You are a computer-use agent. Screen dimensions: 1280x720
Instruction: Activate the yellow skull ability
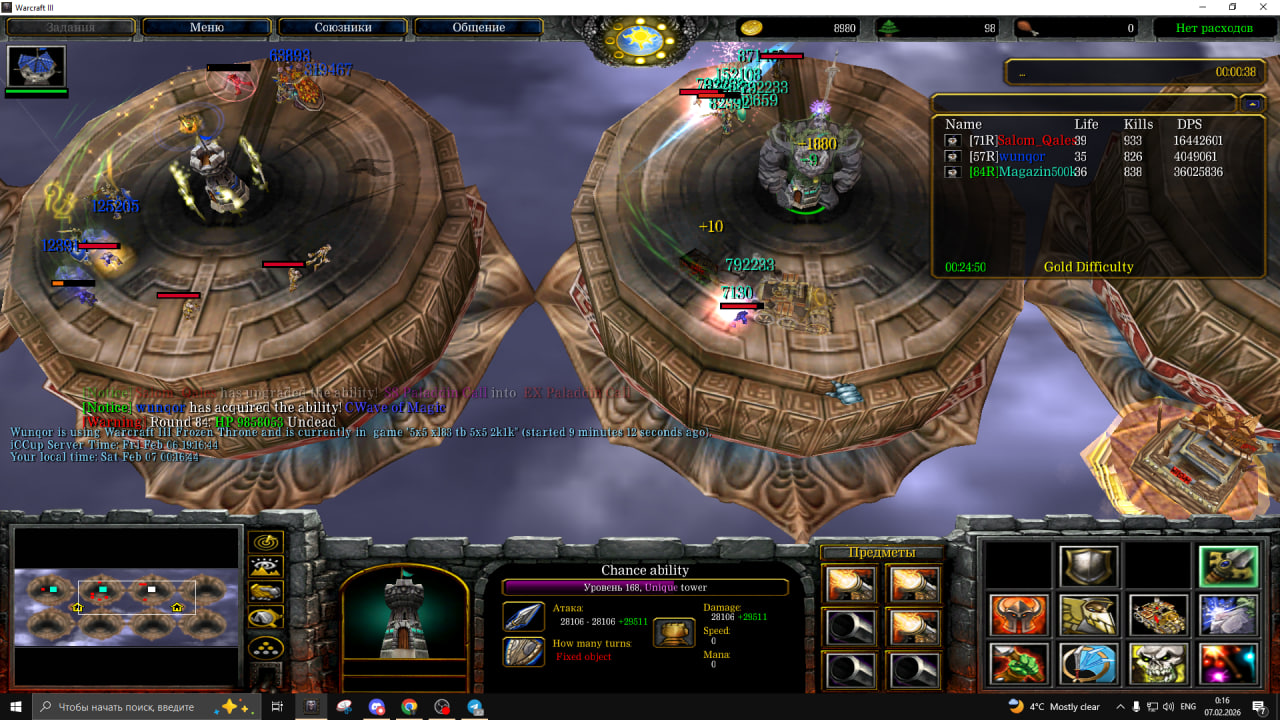[x=1159, y=664]
